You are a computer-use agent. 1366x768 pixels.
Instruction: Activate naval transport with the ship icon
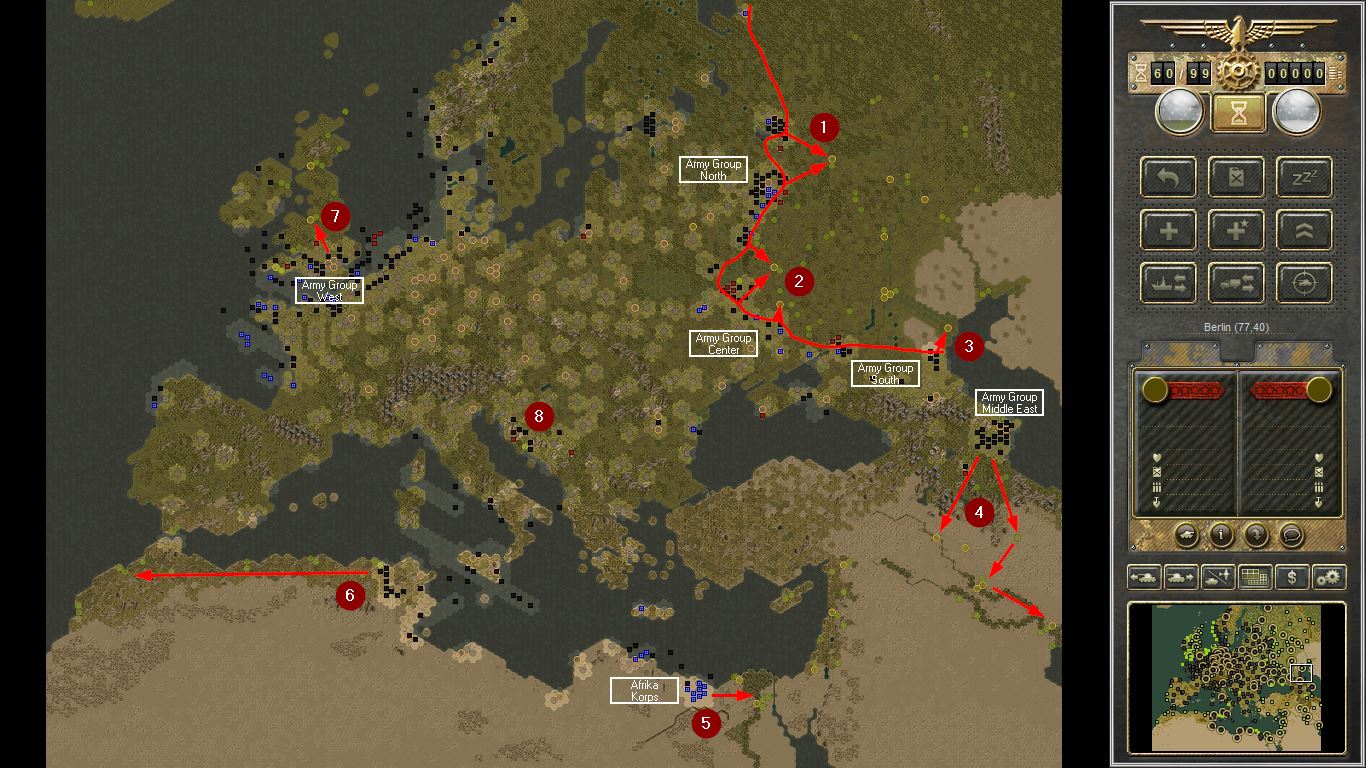(1168, 283)
